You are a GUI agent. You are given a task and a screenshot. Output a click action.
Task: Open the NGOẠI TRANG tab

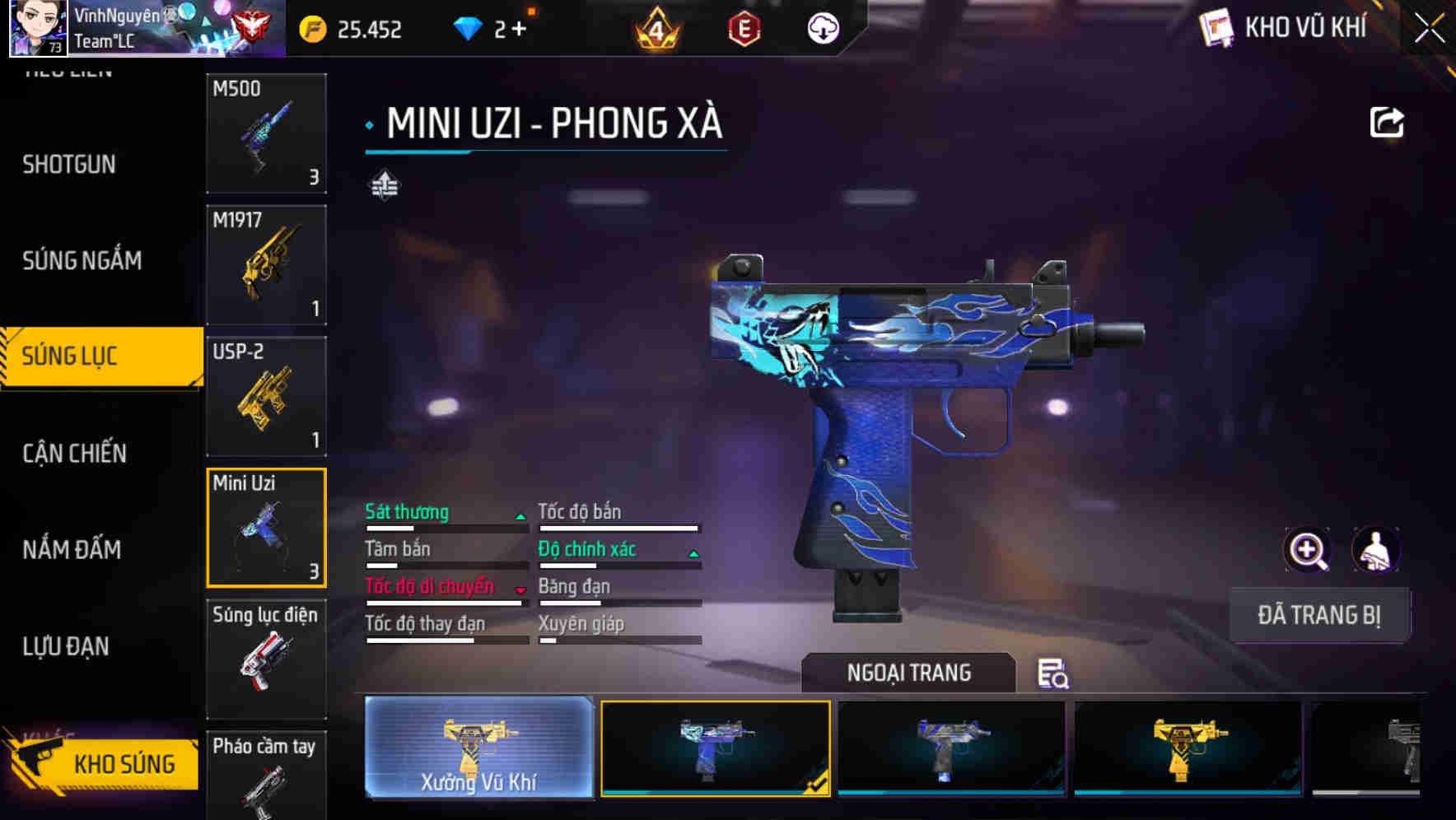(x=909, y=673)
